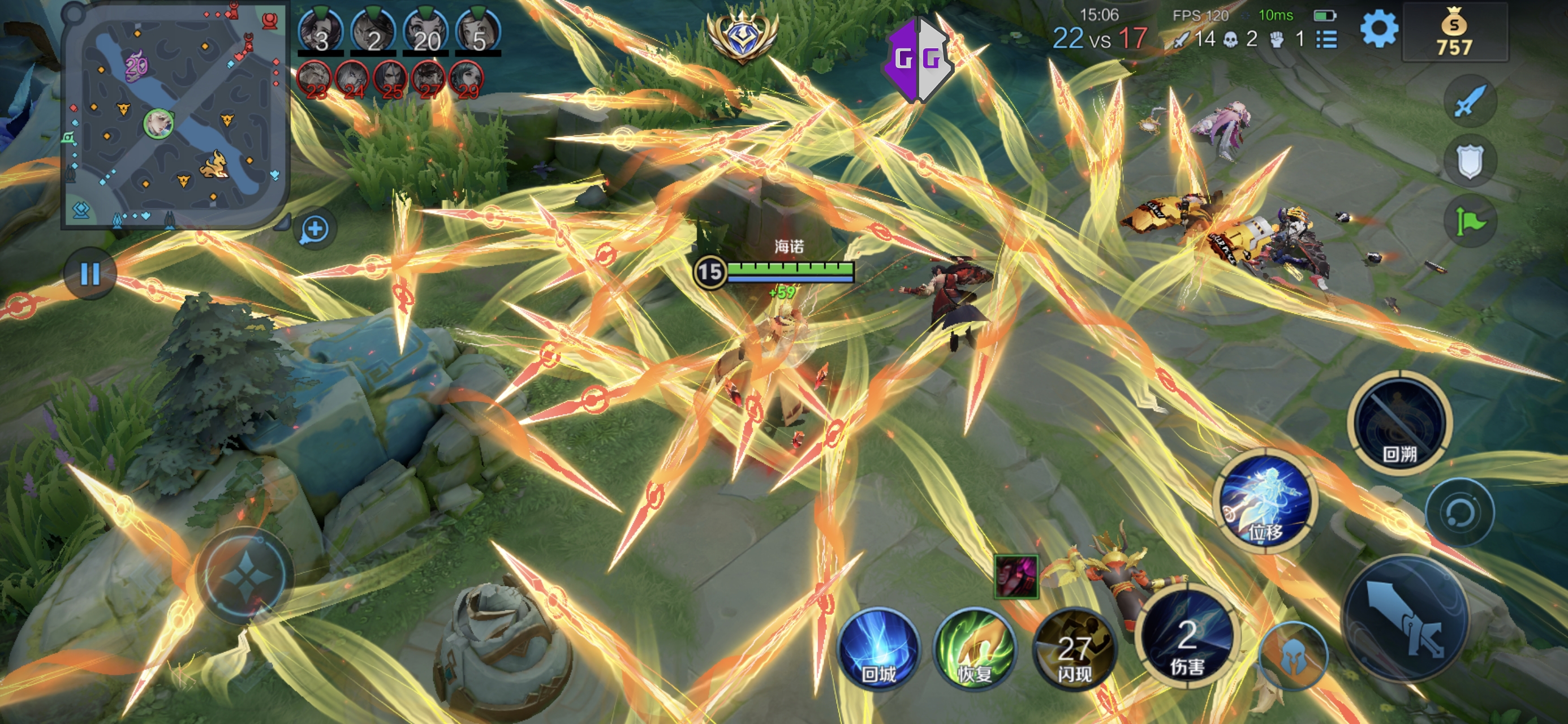Send the gather signal with the green flag icon
The width and height of the screenshot is (1568, 724).
1470,222
